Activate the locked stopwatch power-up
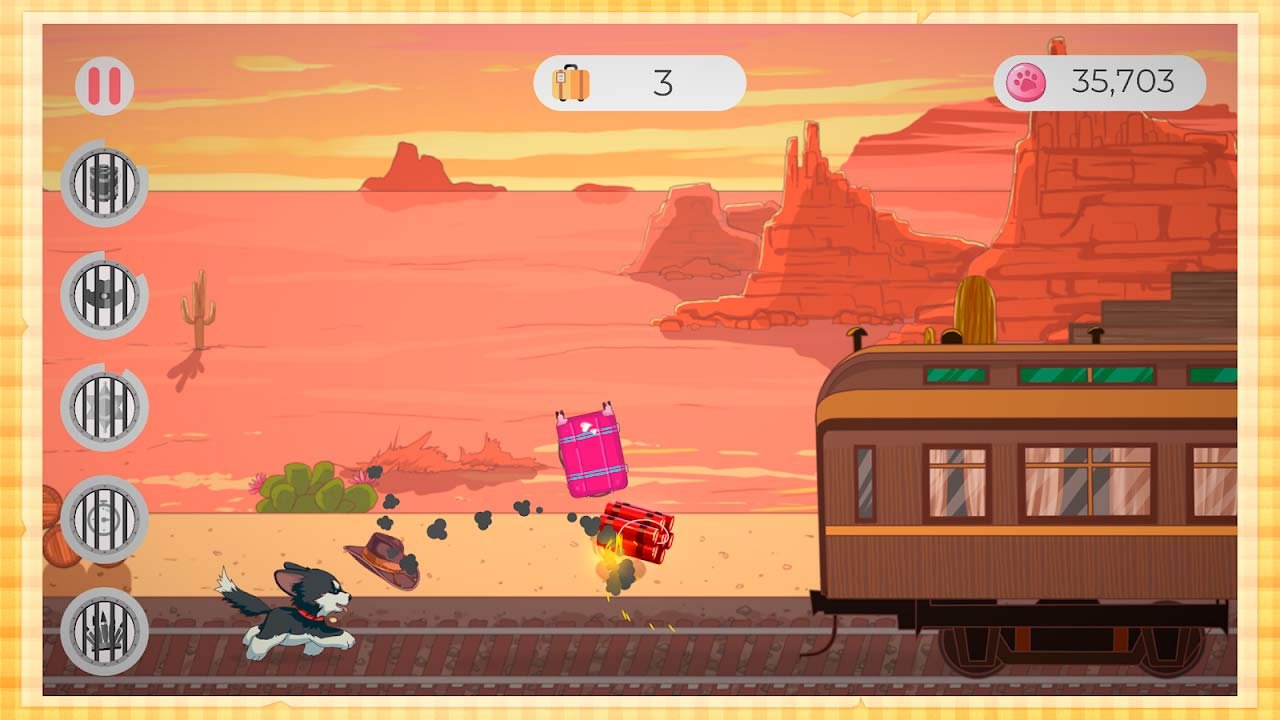Image resolution: width=1280 pixels, height=720 pixels. [x=104, y=519]
